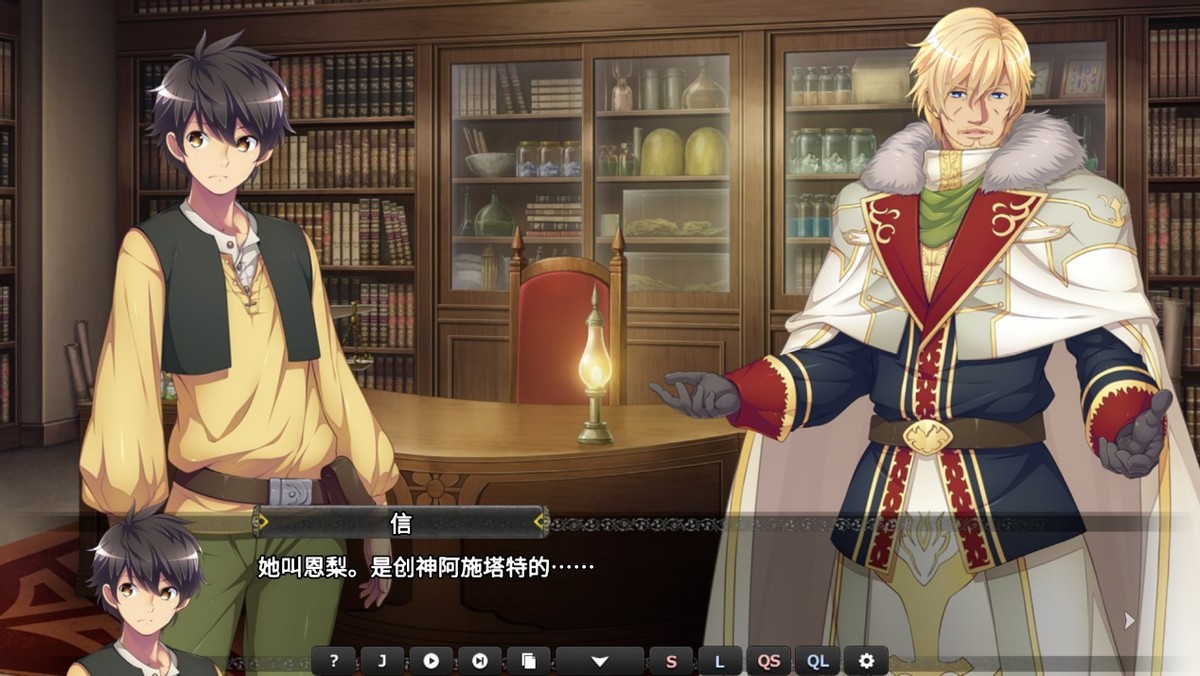1200x676 pixels.
Task: Open the load menu with L
Action: tap(719, 661)
